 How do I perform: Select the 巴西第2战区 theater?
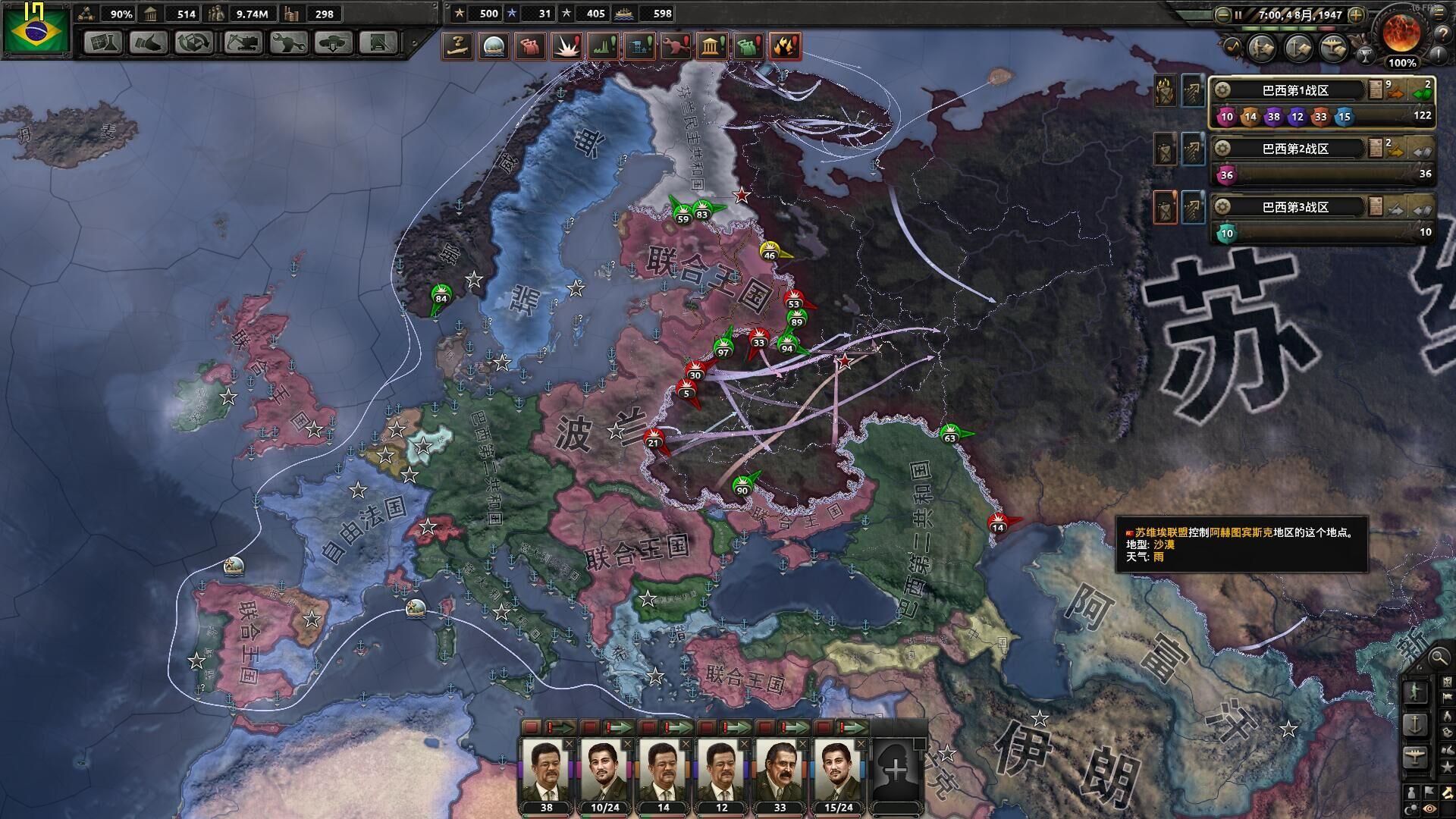point(1295,149)
